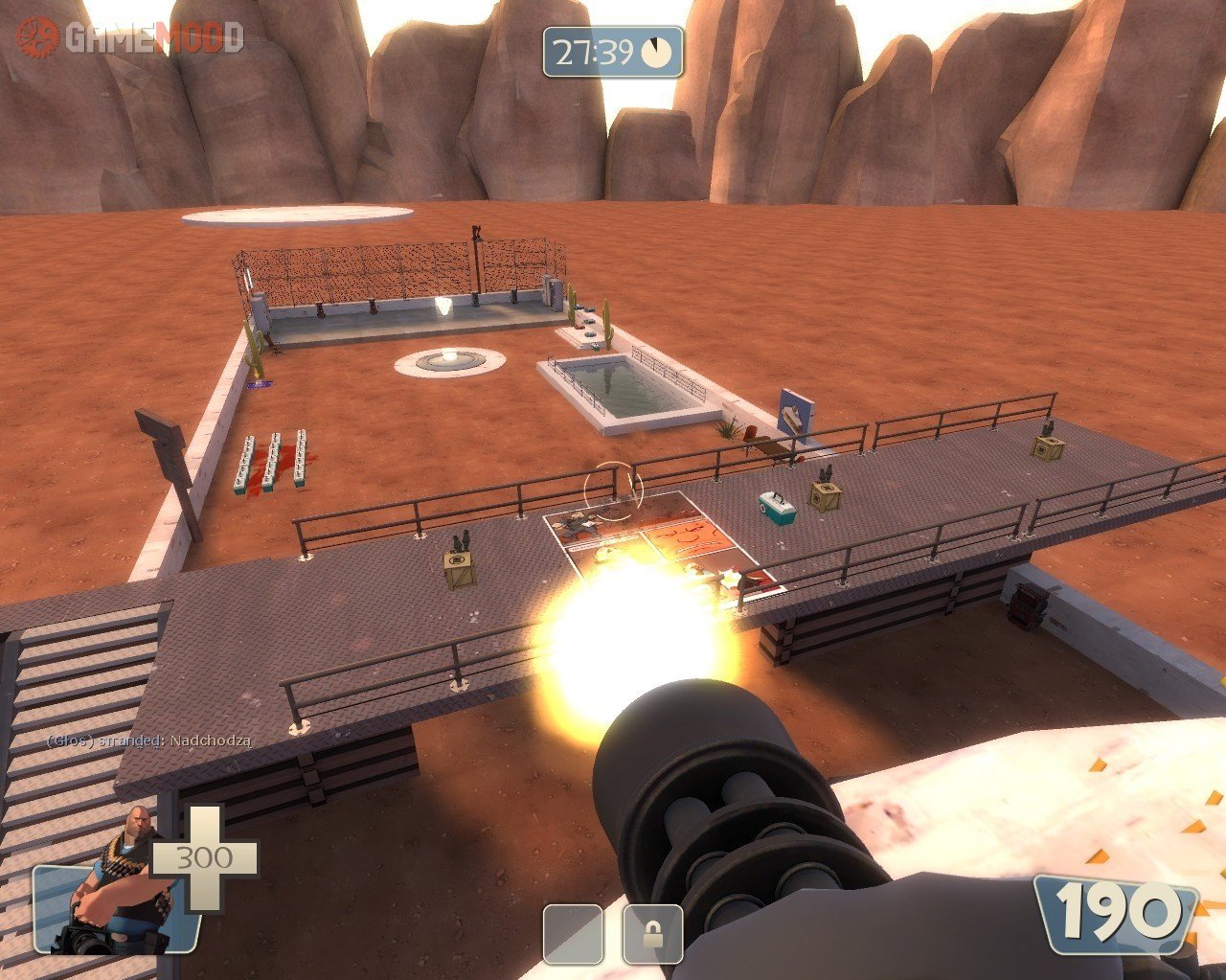Click the blank control point icon
Screen dimensions: 1226x980
tap(573, 933)
